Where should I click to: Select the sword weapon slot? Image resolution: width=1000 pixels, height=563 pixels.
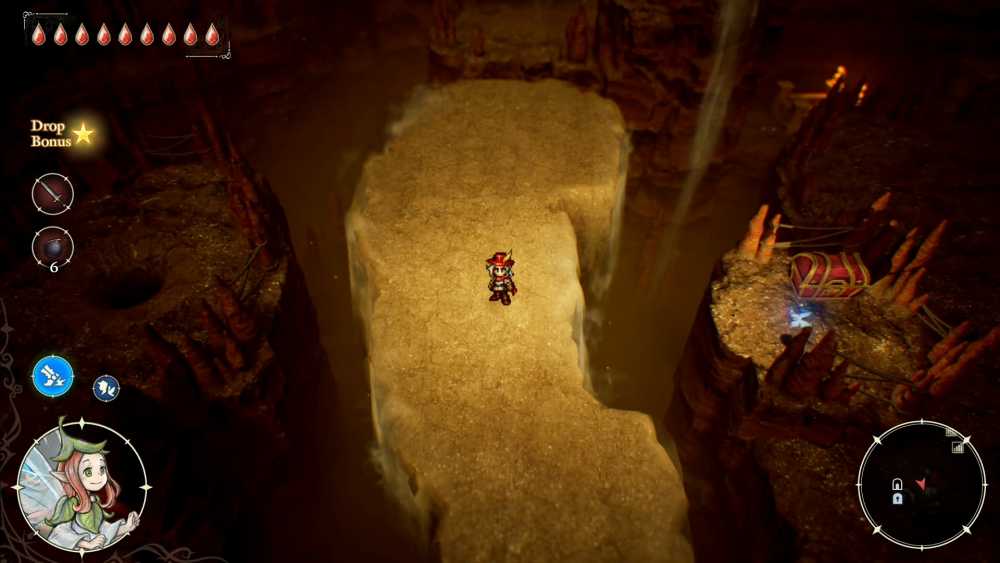[x=52, y=194]
